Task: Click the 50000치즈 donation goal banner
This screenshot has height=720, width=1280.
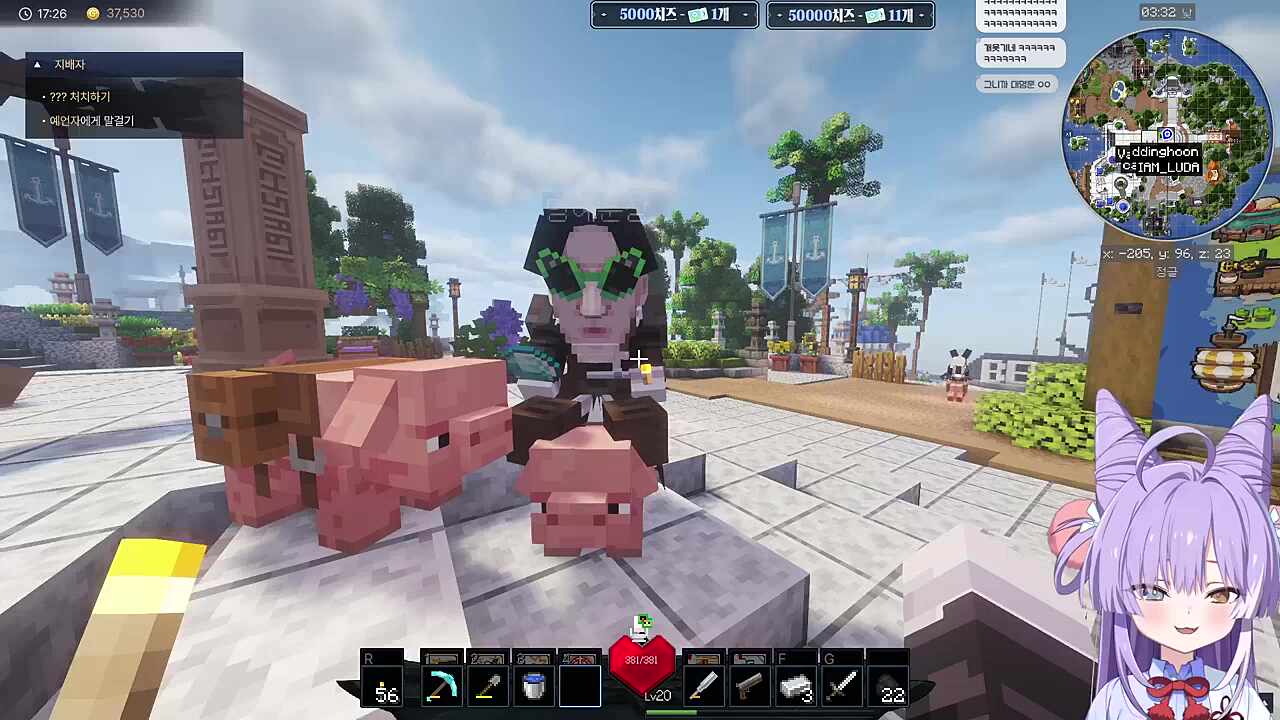Action: [850, 15]
